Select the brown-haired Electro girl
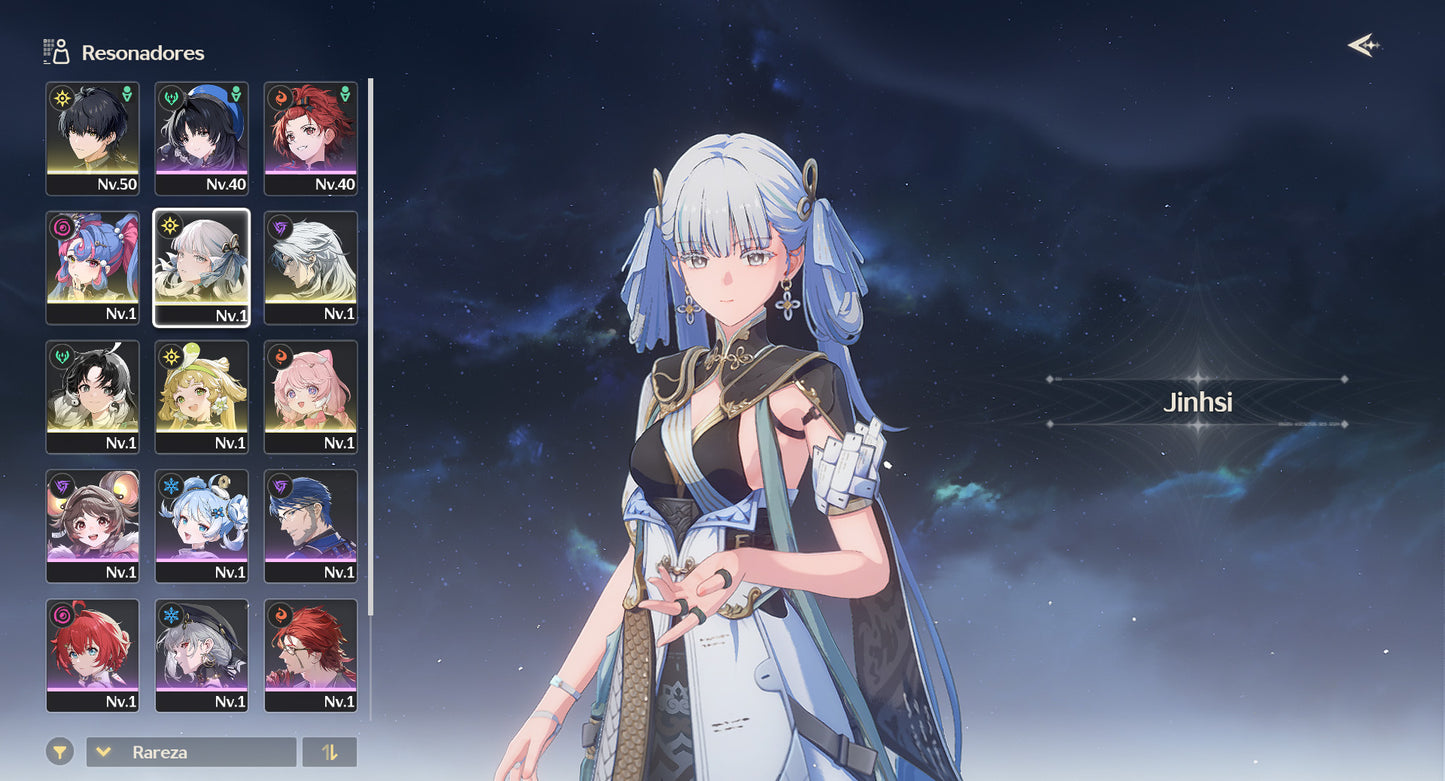The width and height of the screenshot is (1445, 781). tap(93, 525)
